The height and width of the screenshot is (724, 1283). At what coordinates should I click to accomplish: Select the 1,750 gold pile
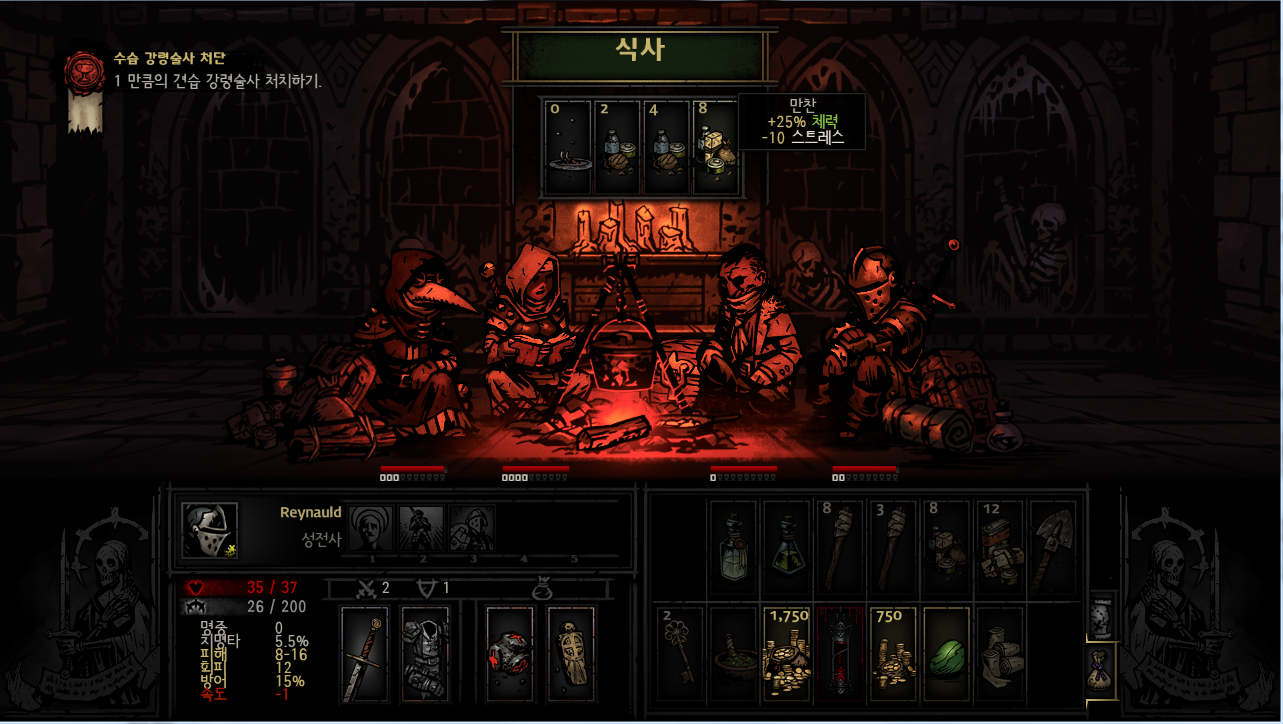click(787, 654)
